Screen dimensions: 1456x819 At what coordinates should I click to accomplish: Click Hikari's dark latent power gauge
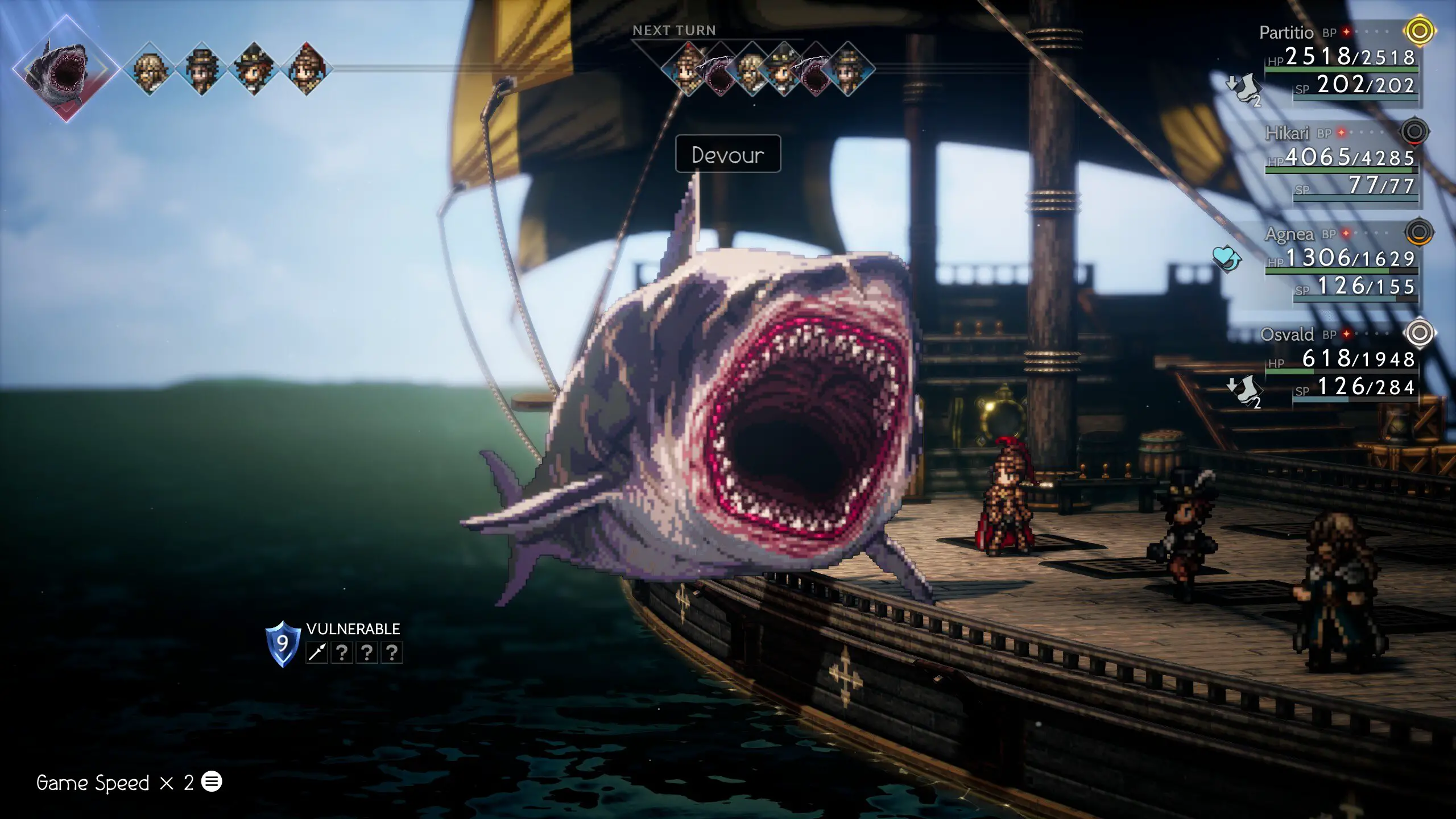(1414, 132)
